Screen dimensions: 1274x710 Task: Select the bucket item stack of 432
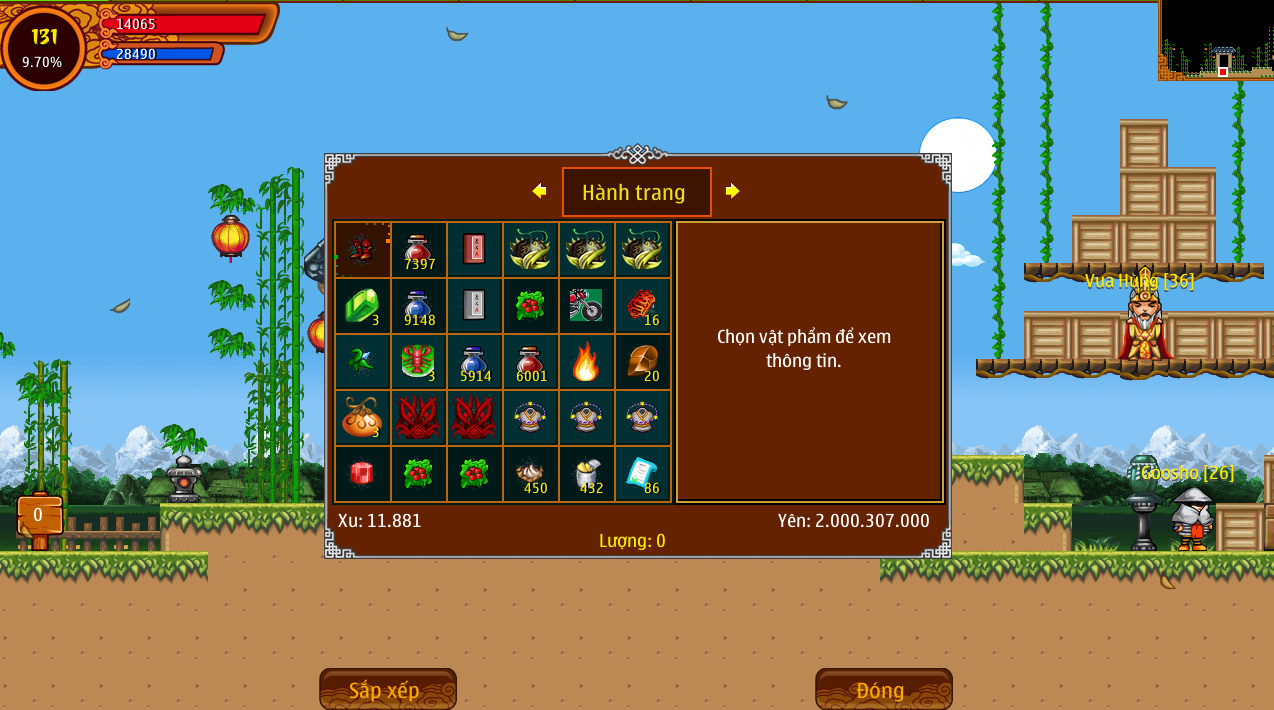(586, 474)
